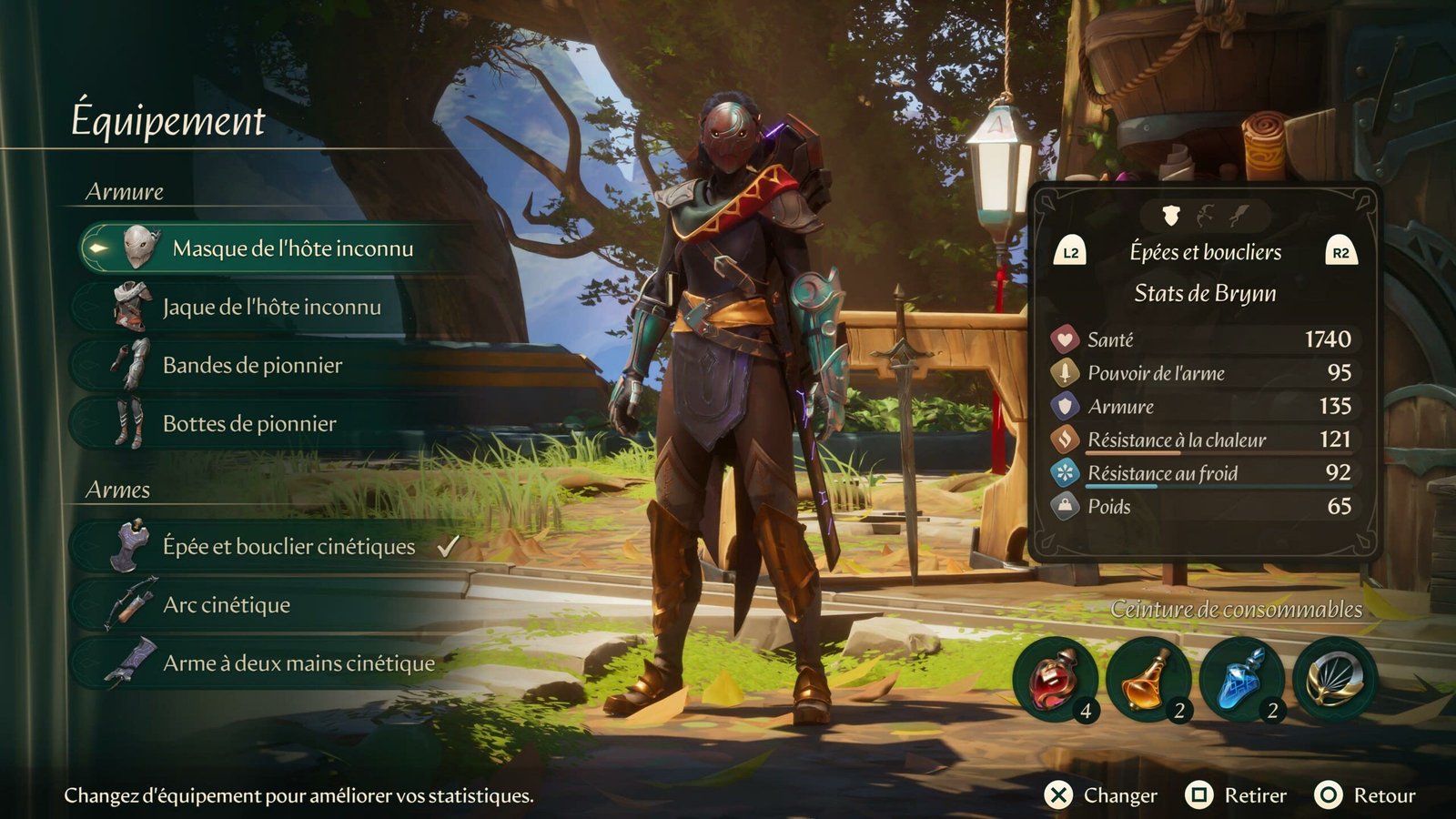Click the Changer button
Viewport: 1456px width, 819px height.
[x=1101, y=796]
